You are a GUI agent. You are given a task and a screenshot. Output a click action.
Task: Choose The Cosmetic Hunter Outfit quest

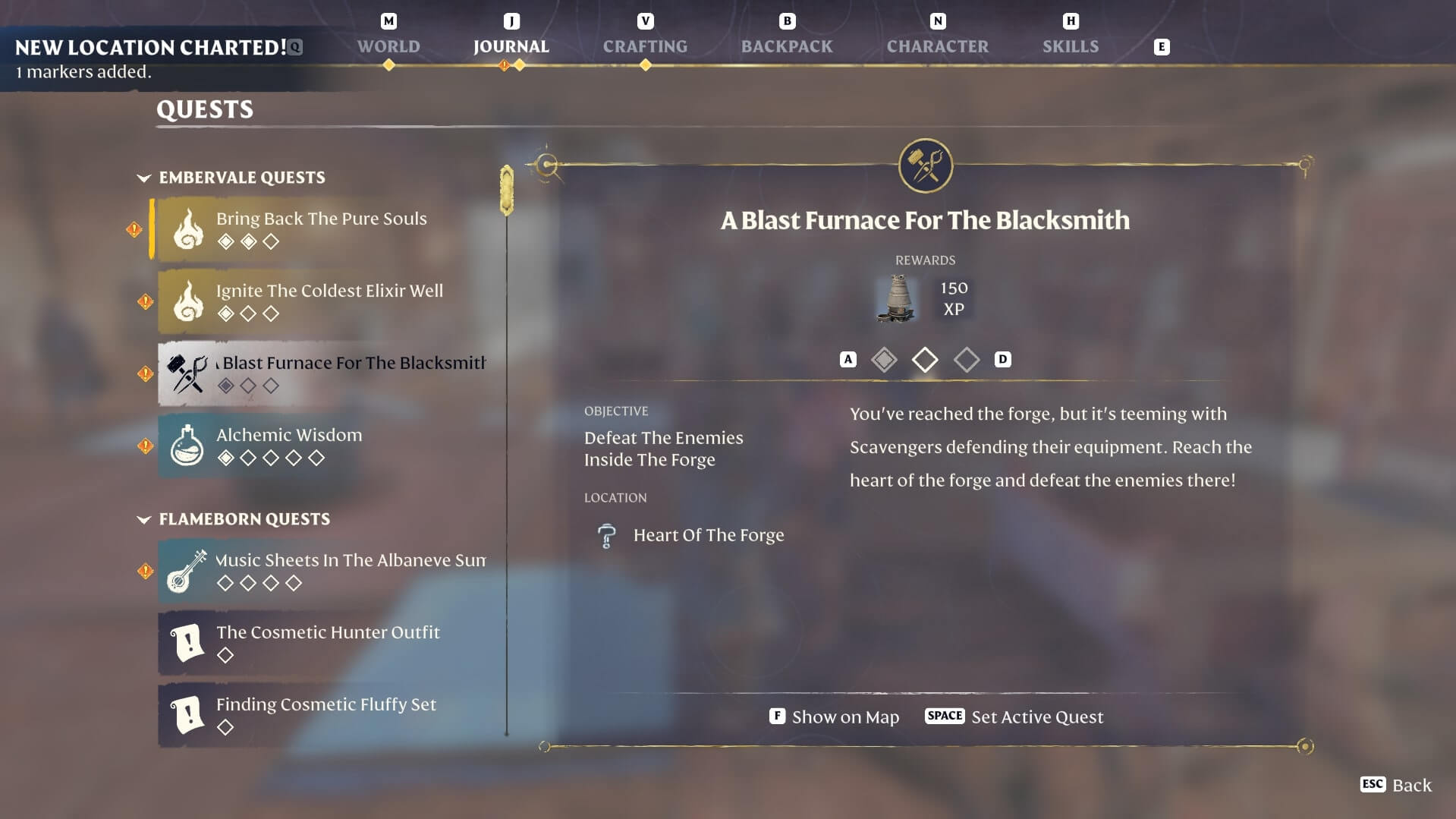pyautogui.click(x=328, y=642)
